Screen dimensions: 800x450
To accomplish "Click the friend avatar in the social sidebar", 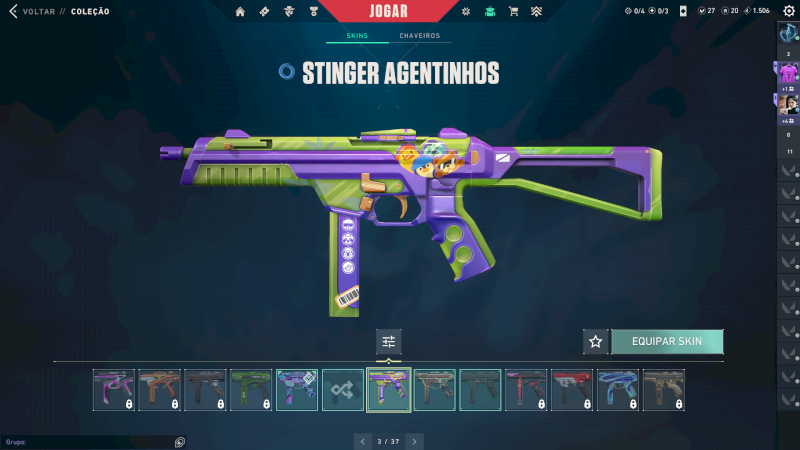I will 788,103.
